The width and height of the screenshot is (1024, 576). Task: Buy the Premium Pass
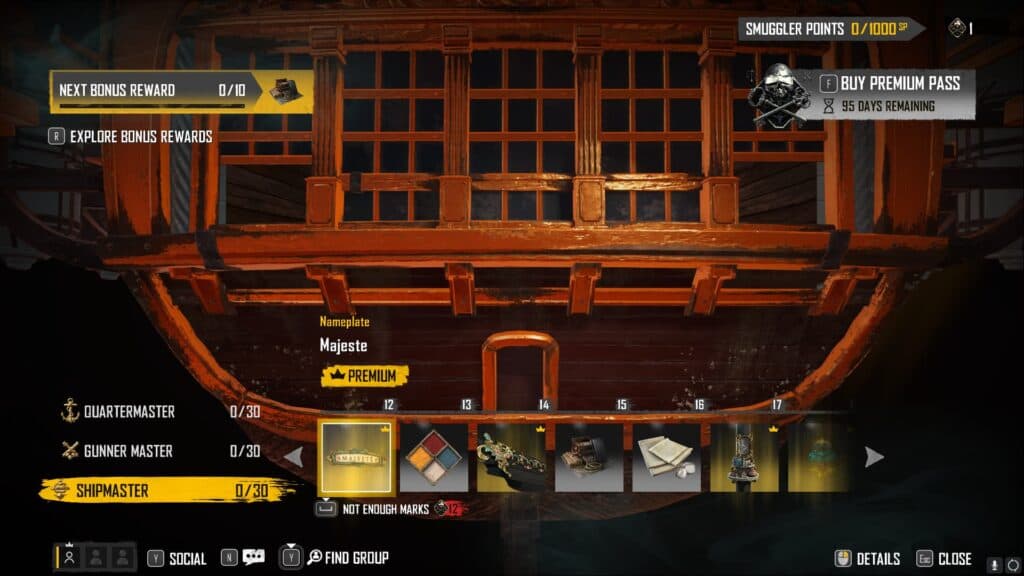900,83
